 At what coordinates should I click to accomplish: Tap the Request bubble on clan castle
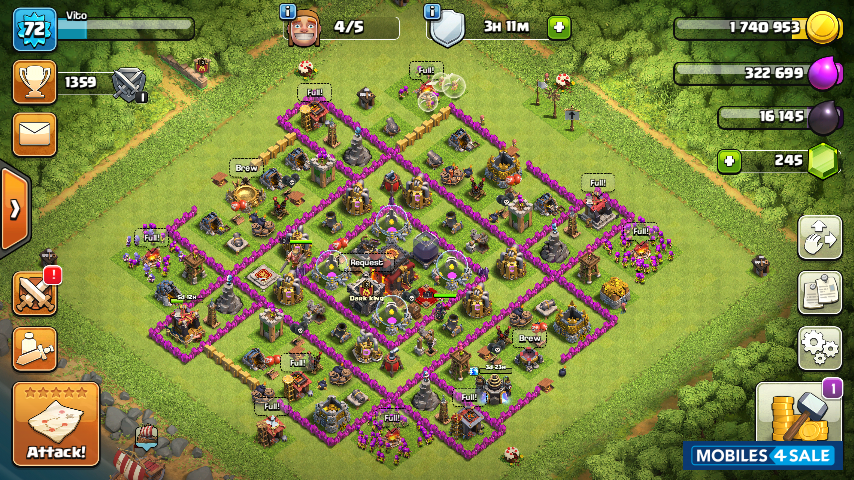[x=365, y=262]
